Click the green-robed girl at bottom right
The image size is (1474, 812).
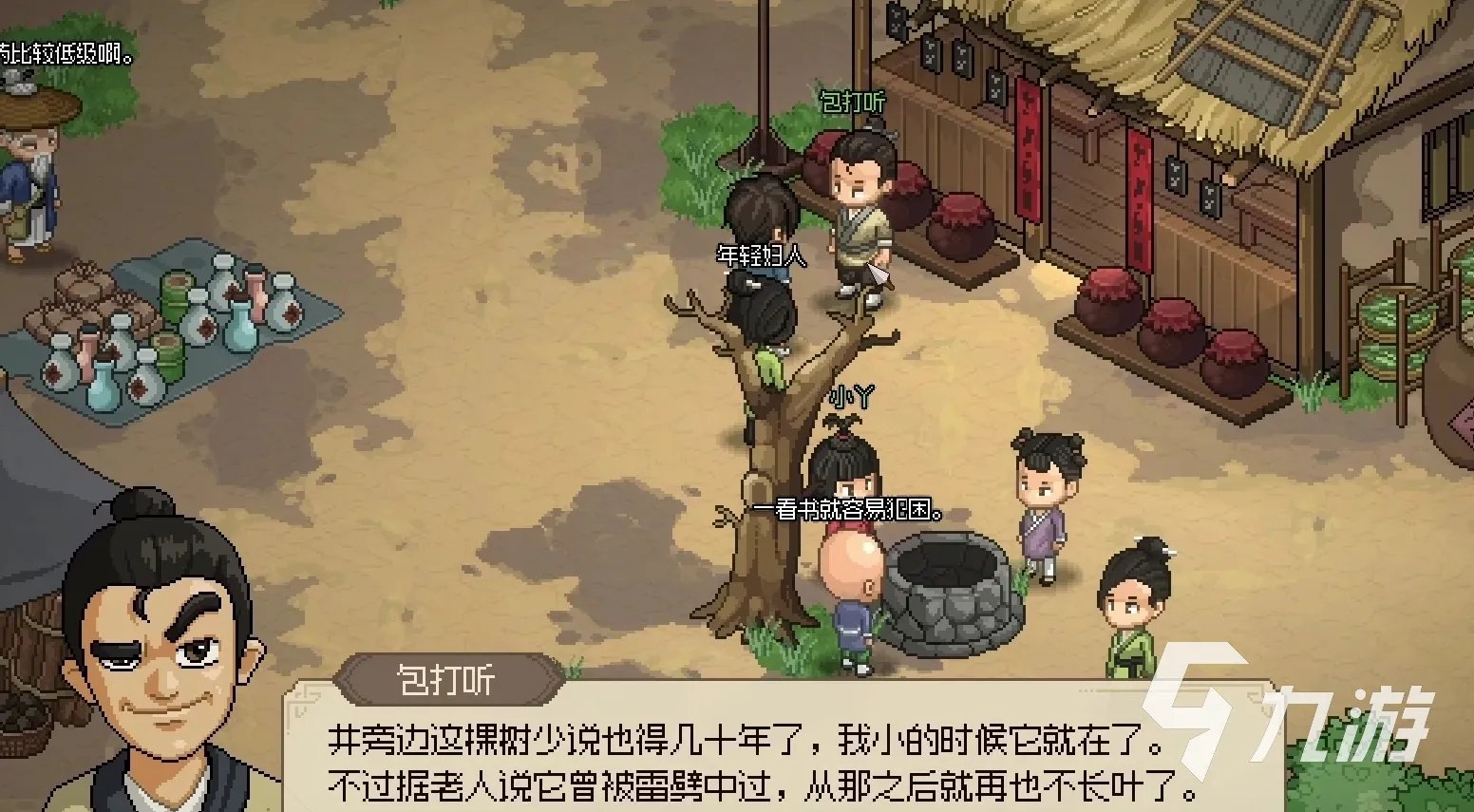[x=1135, y=608]
